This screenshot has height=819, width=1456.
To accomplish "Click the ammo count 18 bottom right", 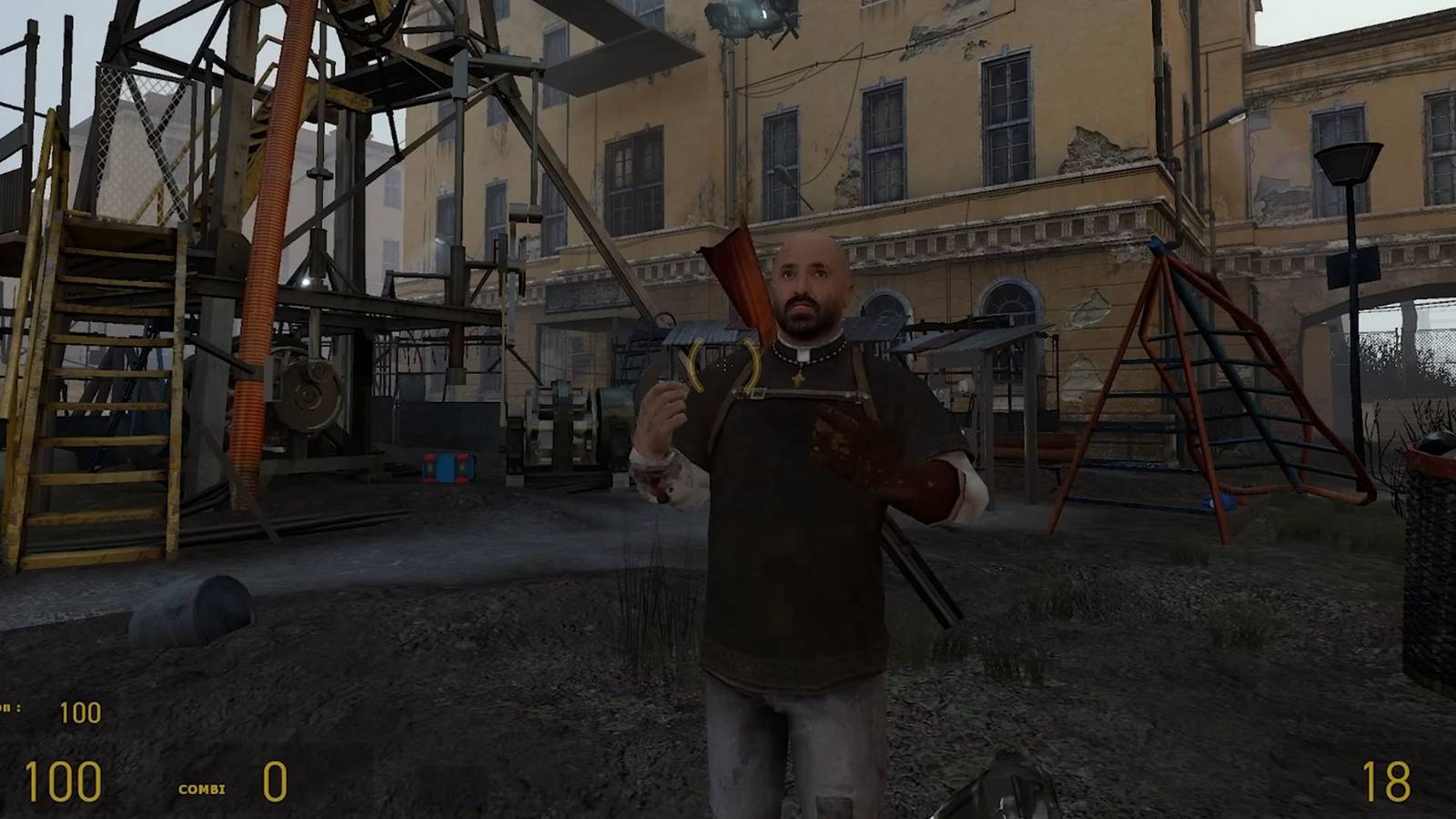I will click(1388, 778).
